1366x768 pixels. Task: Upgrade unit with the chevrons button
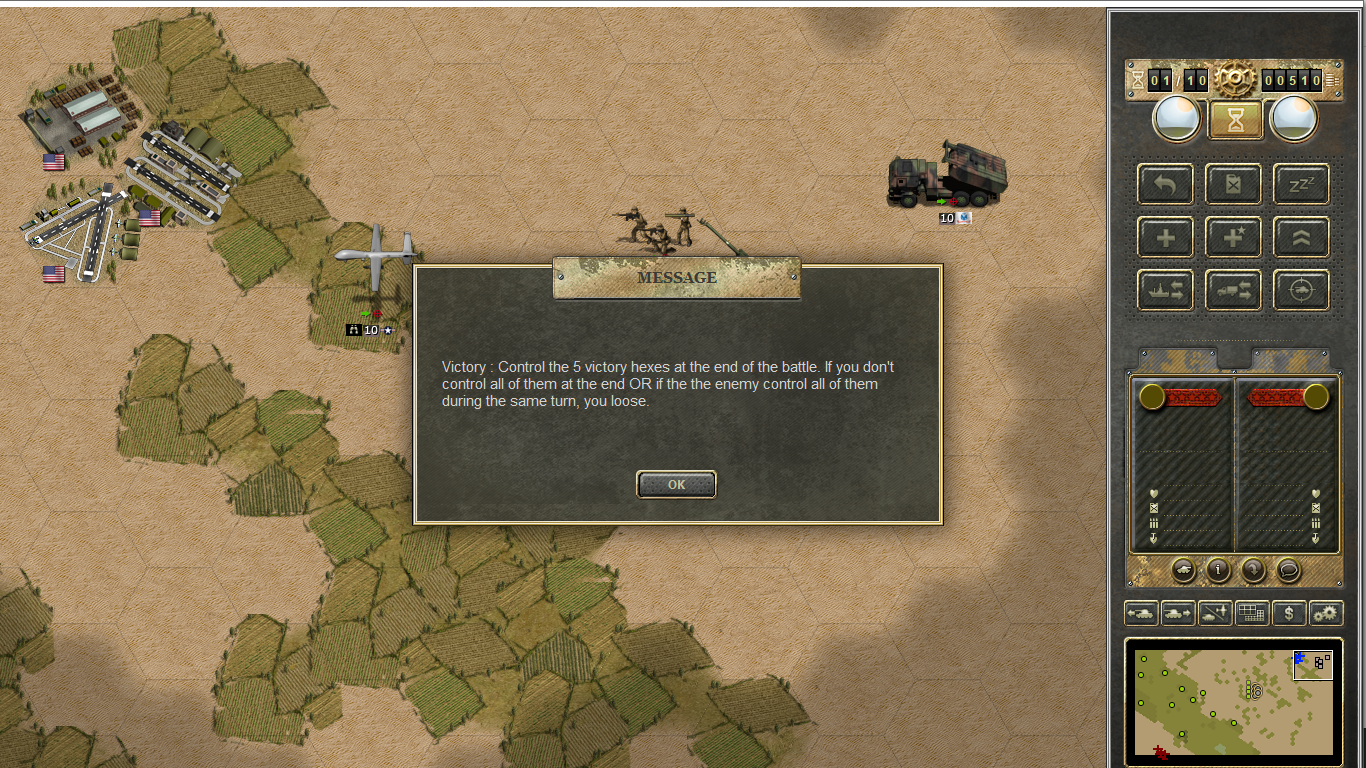[1301, 237]
